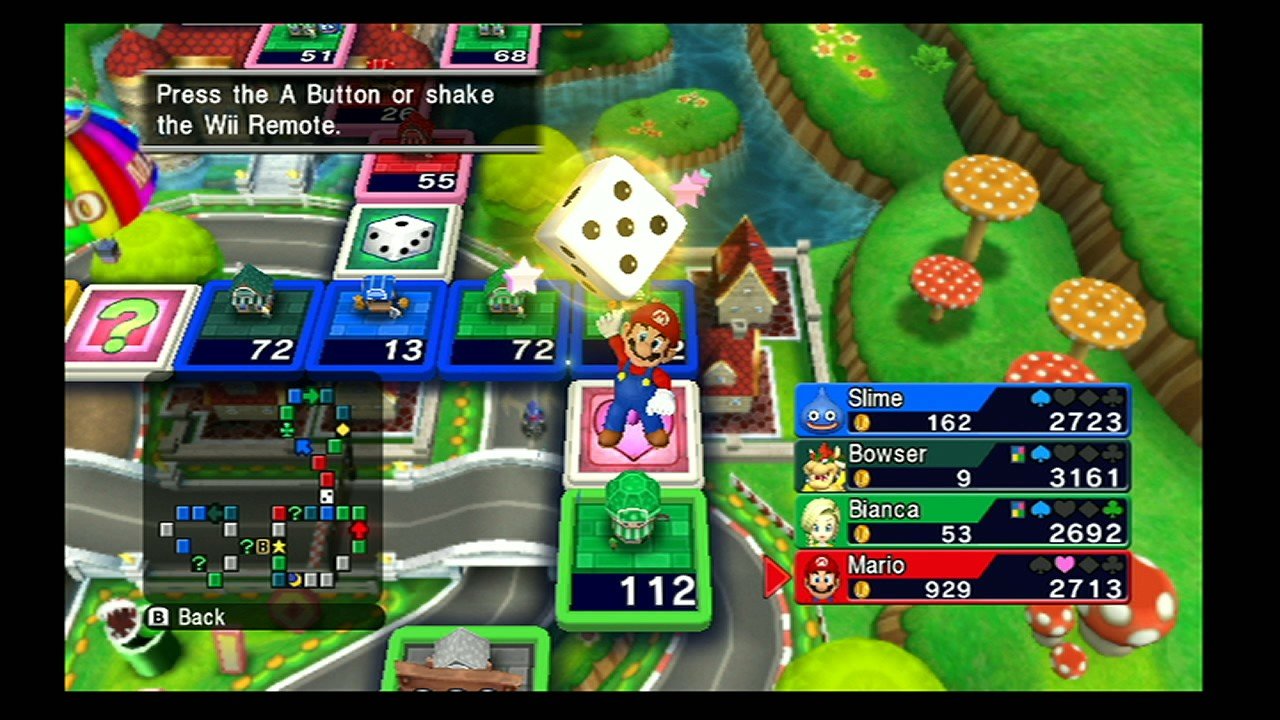The height and width of the screenshot is (720, 1280).
Task: Go back using the Back label
Action: pos(189,617)
